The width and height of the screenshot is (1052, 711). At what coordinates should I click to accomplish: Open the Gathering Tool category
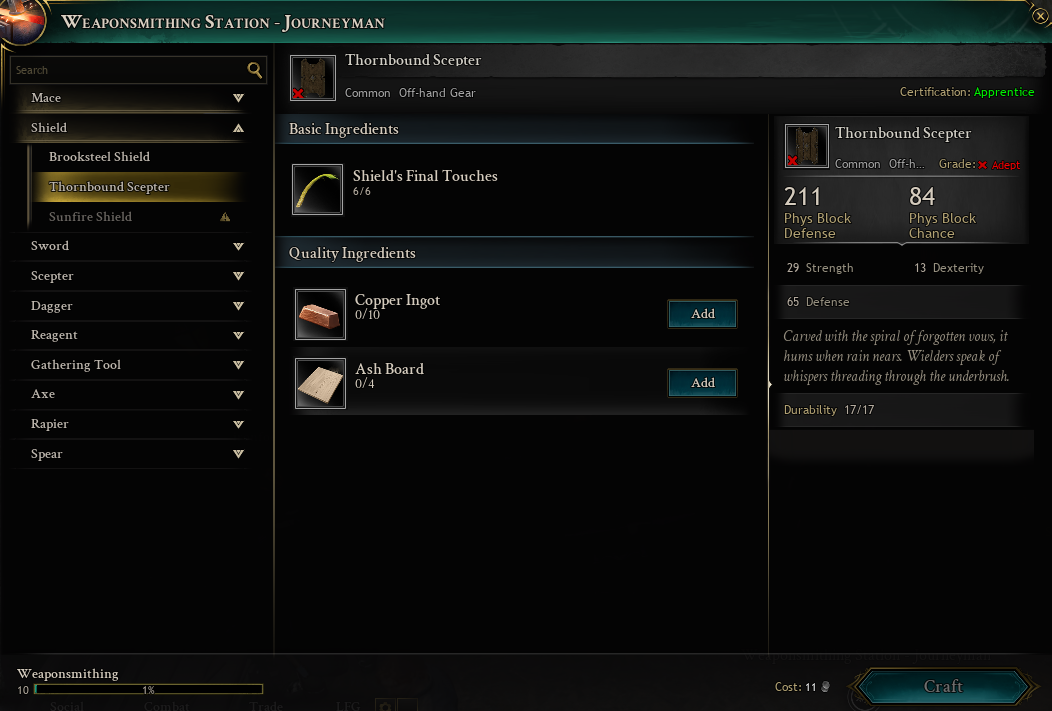130,365
